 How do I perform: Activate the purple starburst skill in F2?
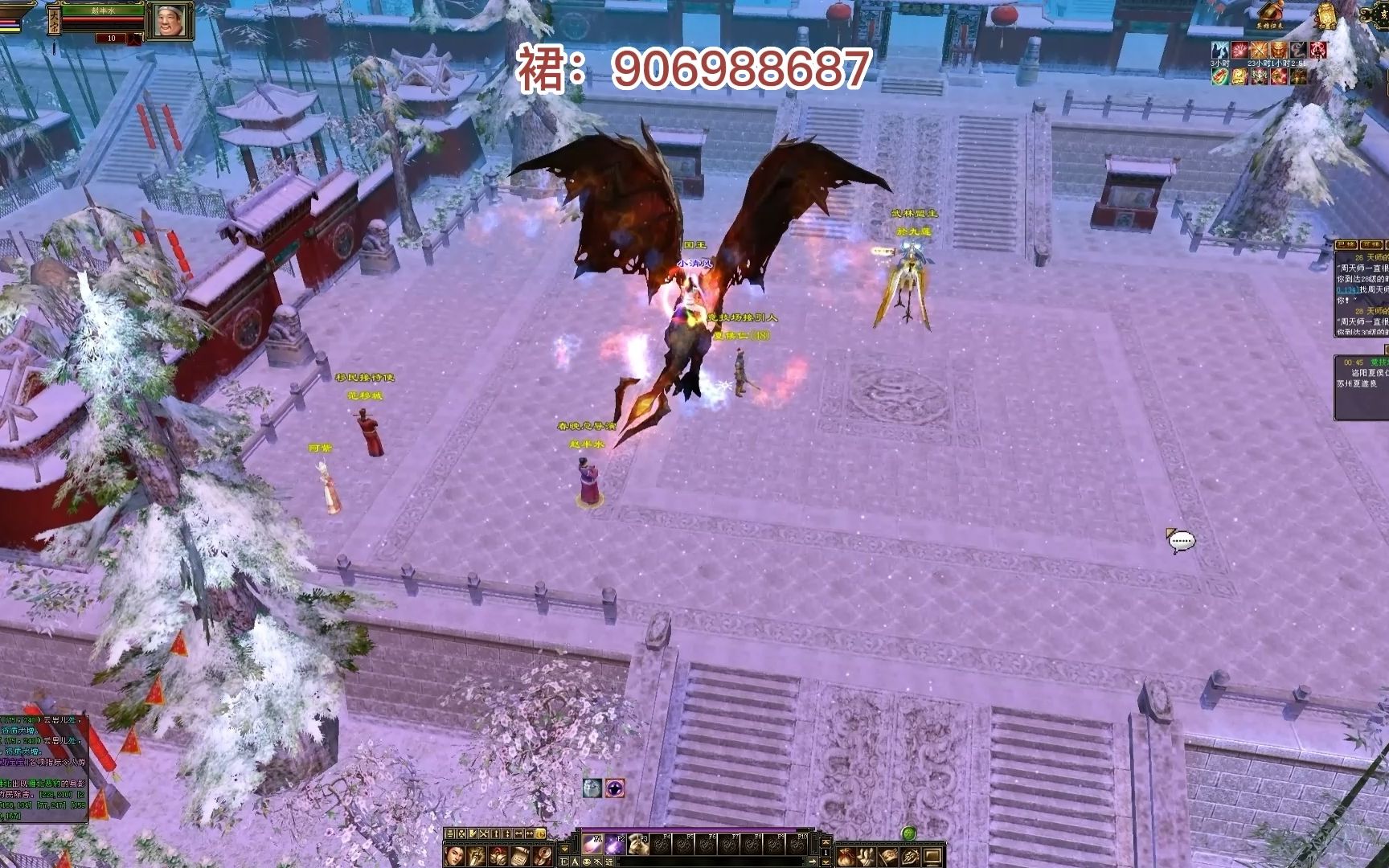(616, 844)
